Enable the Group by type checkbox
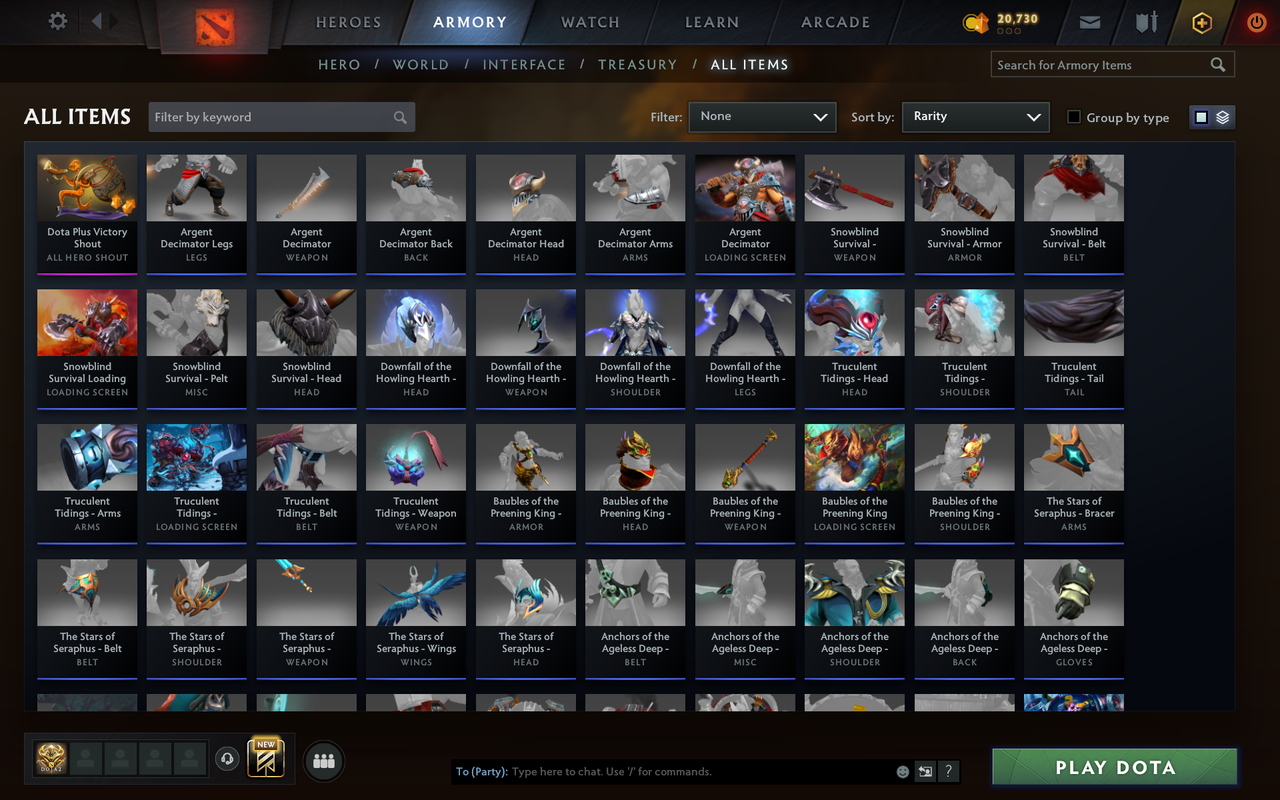The height and width of the screenshot is (800, 1280). pyautogui.click(x=1073, y=117)
